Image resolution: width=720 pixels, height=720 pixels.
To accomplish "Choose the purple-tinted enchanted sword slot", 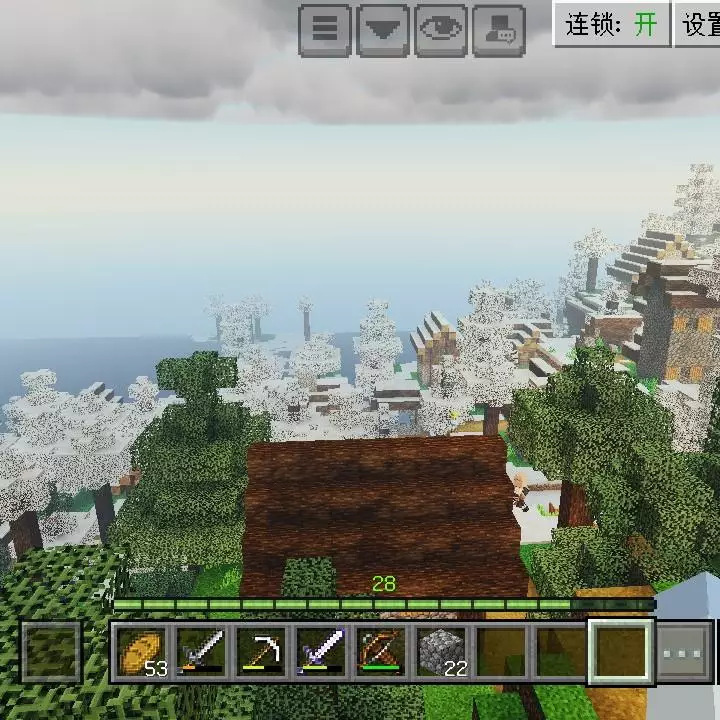I will (x=321, y=653).
